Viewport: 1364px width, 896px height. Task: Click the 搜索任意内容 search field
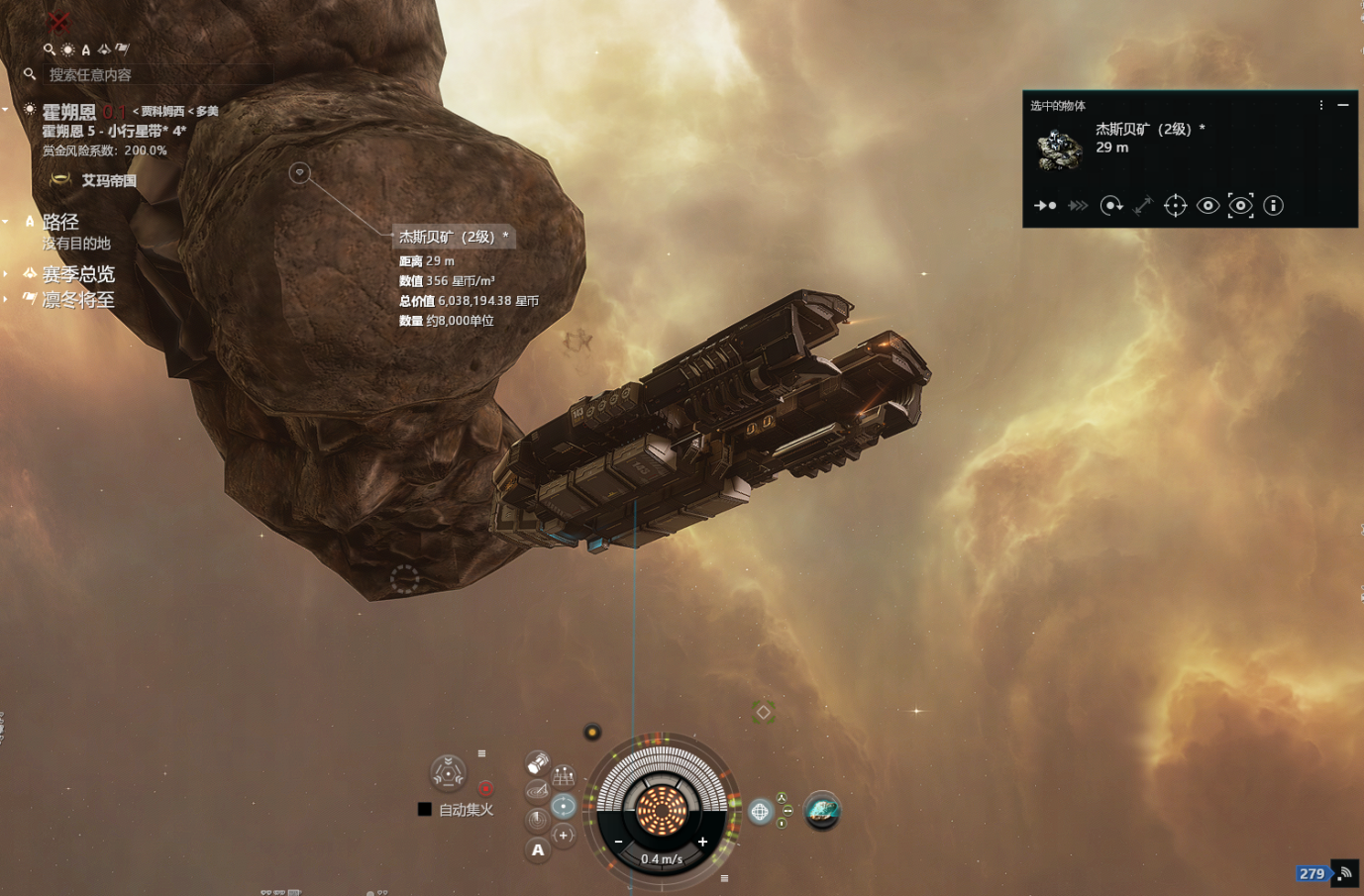(158, 74)
